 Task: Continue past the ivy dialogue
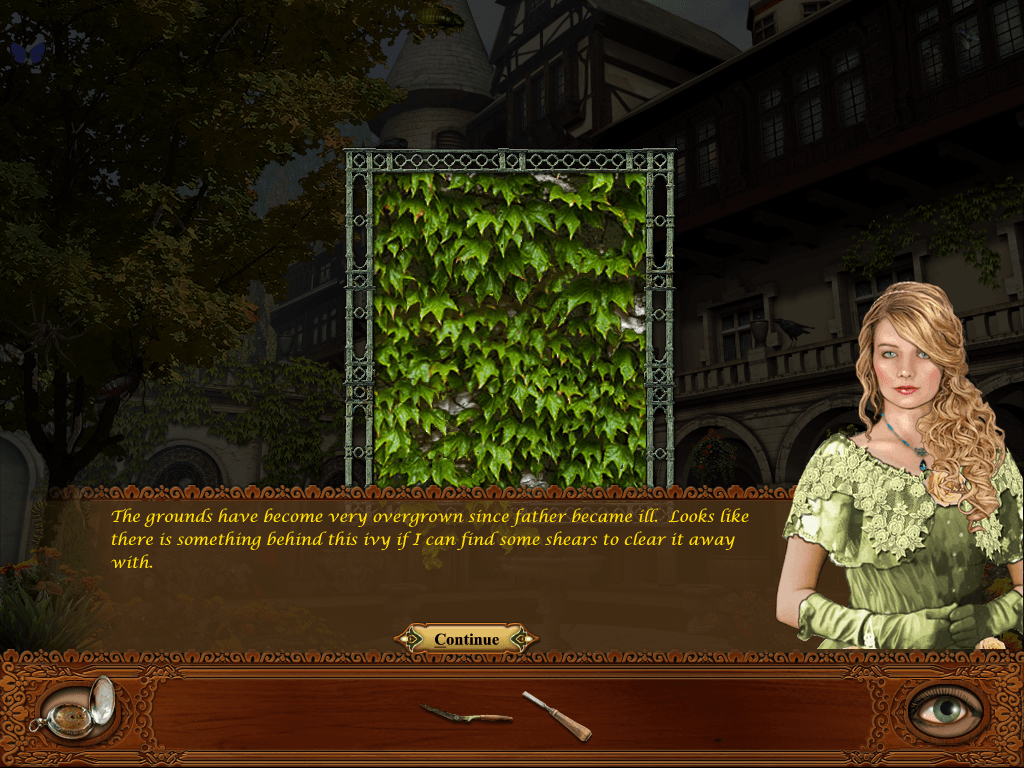pos(466,639)
